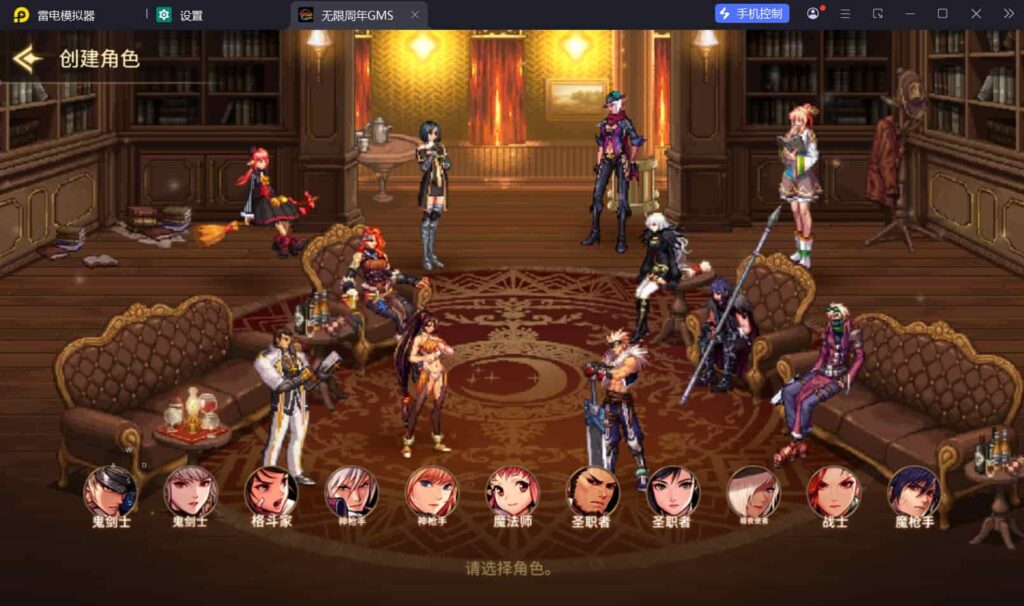Pick the male 圣职者 portrait
1024x606 pixels.
pos(593,492)
